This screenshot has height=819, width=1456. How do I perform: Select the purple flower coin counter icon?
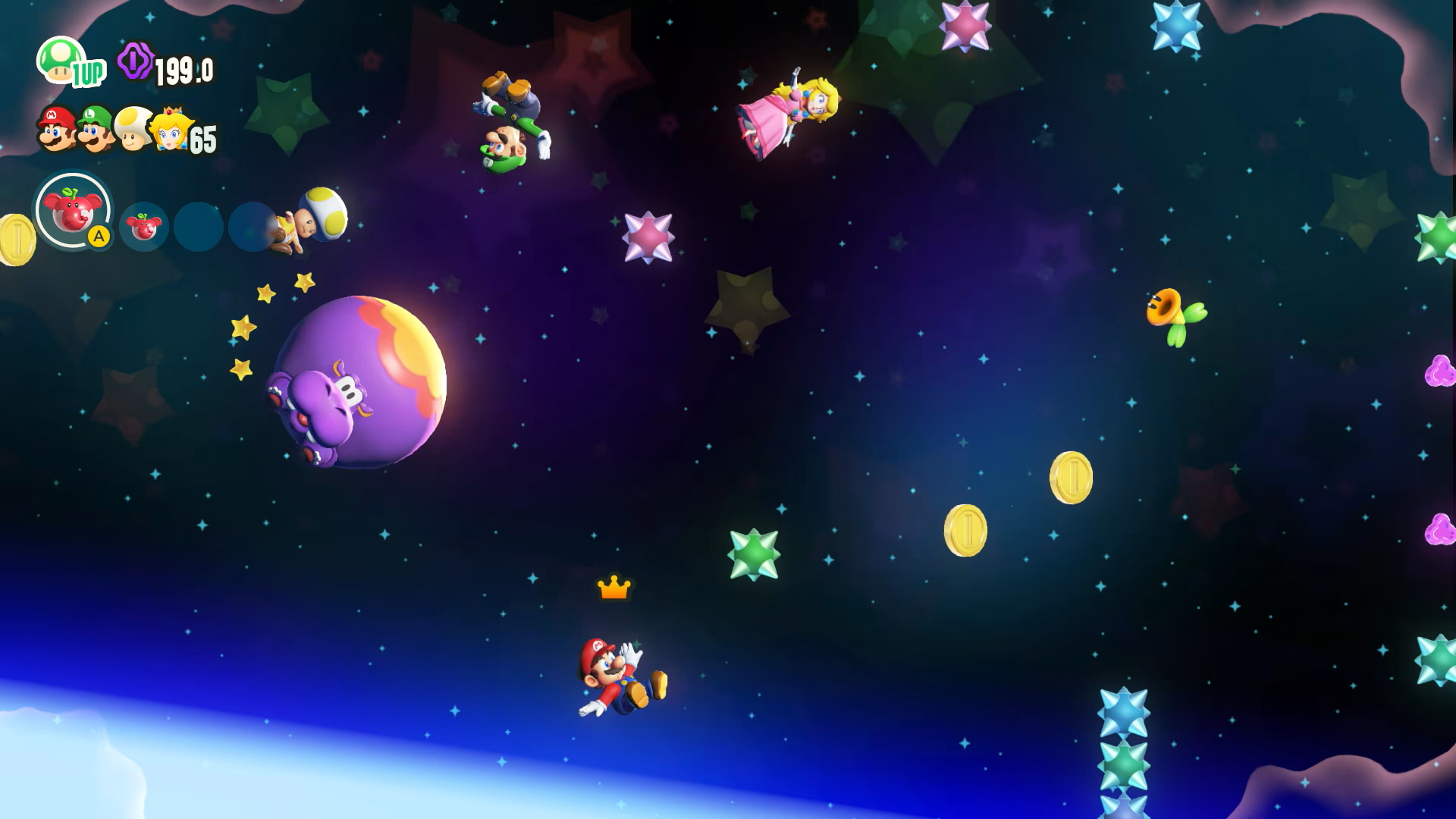135,59
